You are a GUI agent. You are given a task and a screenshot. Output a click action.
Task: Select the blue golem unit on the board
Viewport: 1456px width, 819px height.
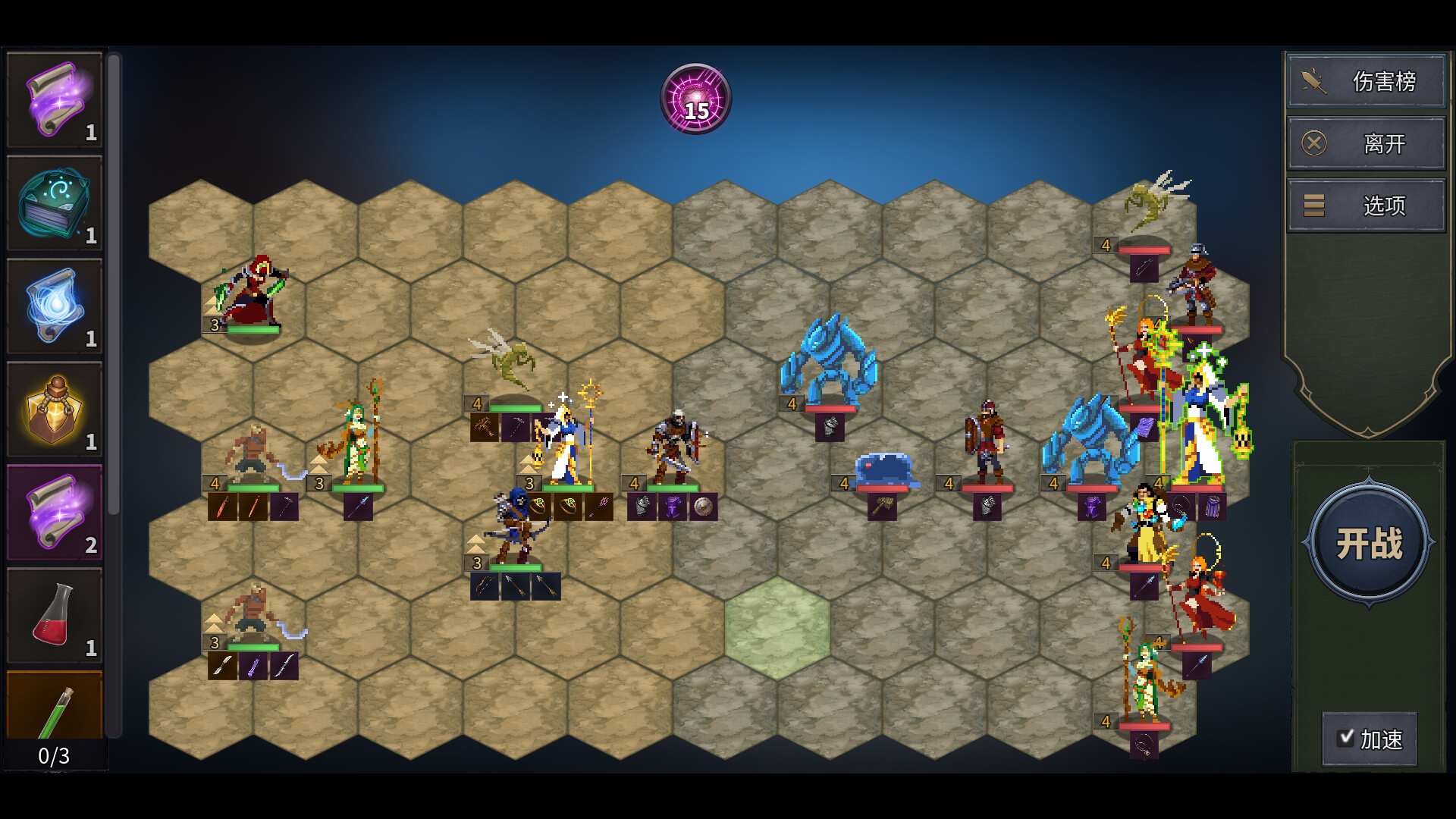[x=828, y=364]
